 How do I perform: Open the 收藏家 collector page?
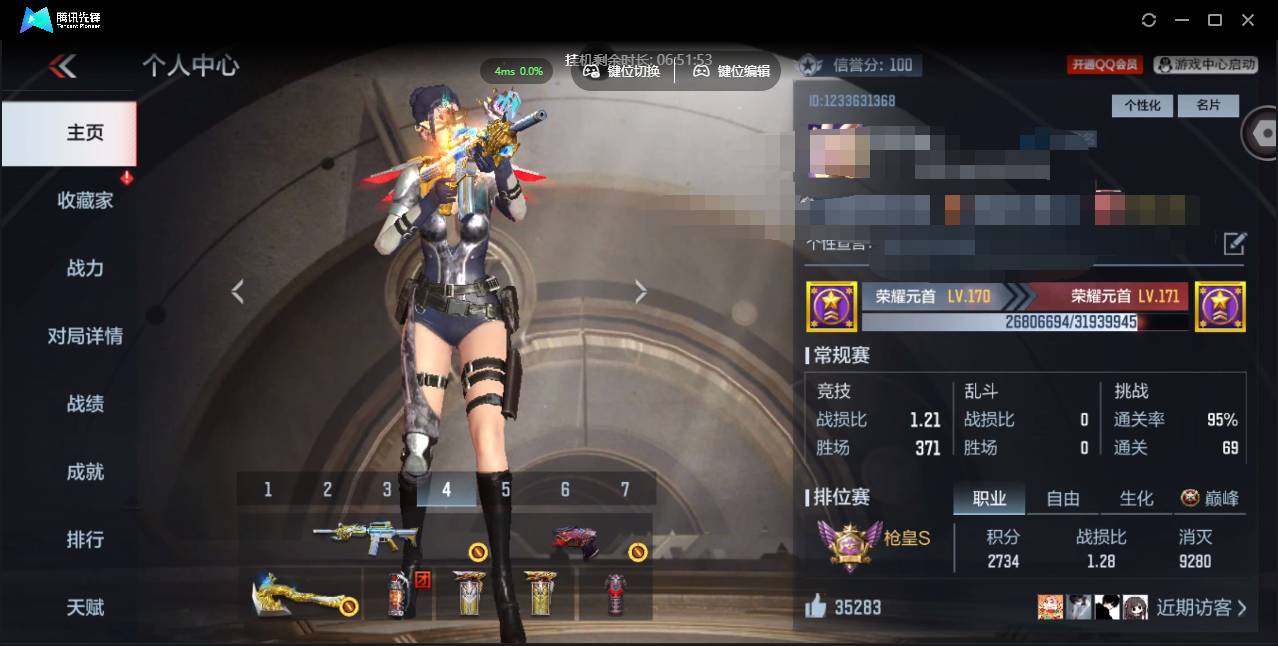pos(85,200)
